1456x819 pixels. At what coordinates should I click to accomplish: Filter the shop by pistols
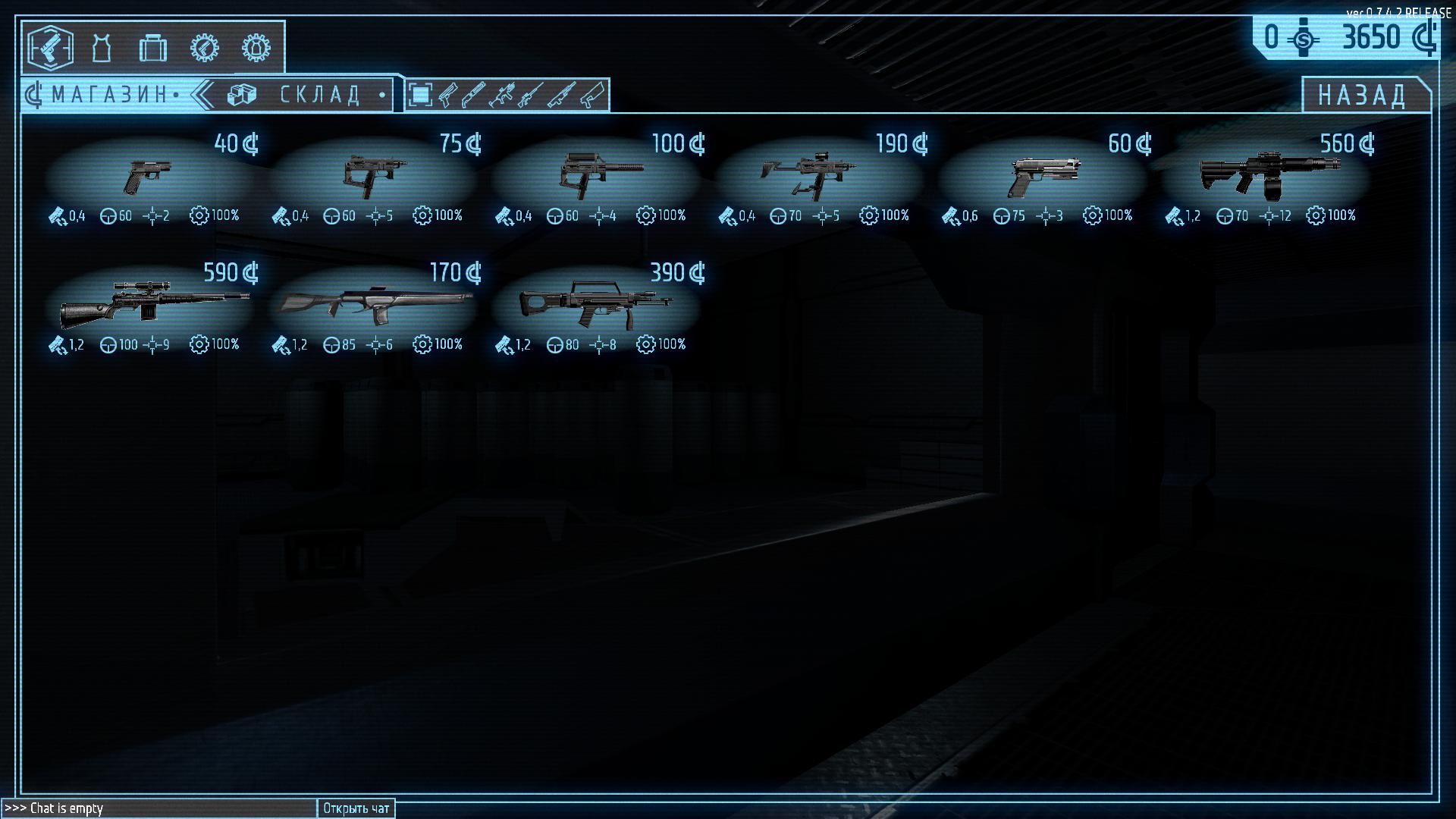tap(447, 95)
